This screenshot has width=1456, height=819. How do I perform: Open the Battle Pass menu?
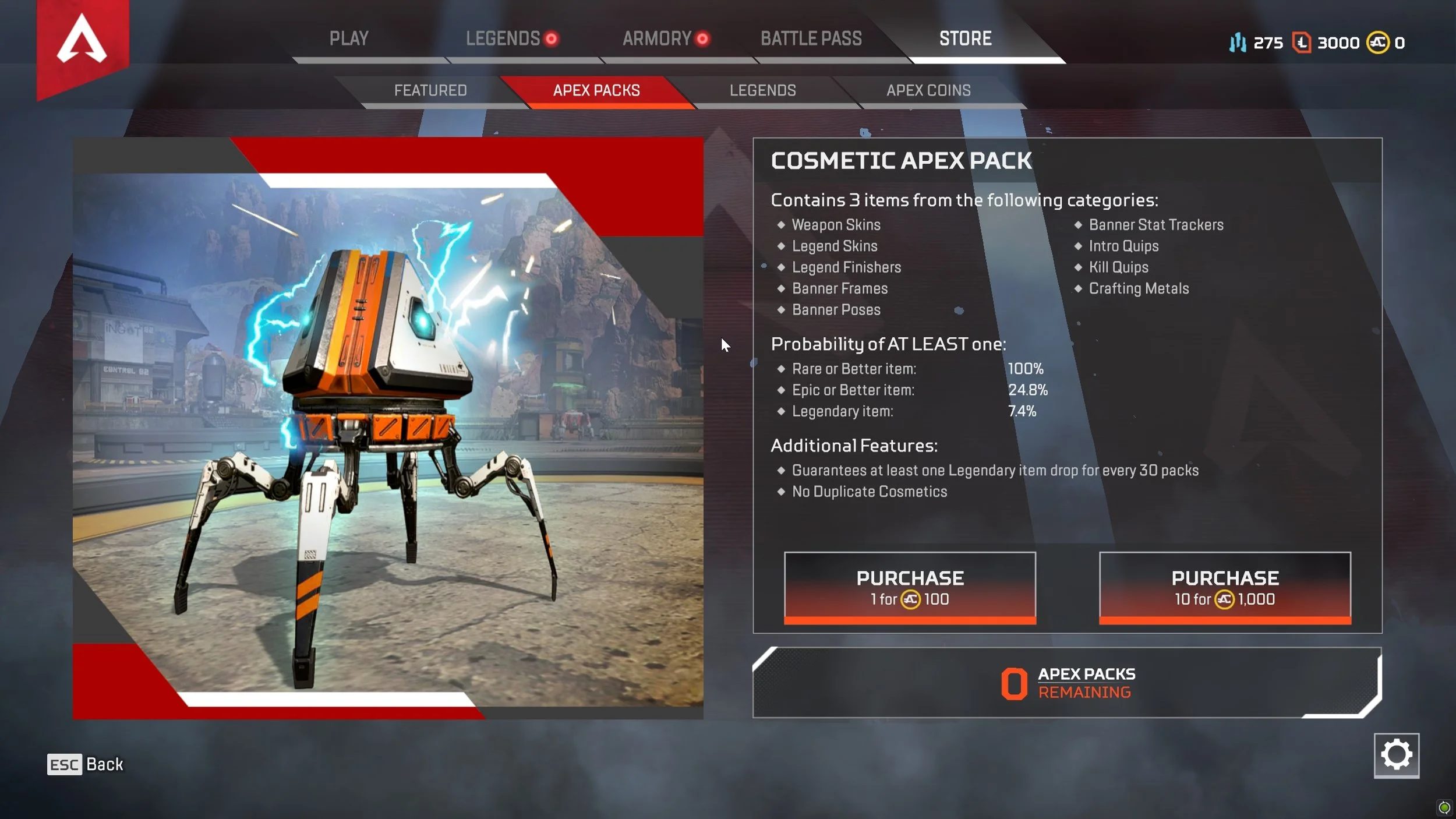[x=811, y=38]
